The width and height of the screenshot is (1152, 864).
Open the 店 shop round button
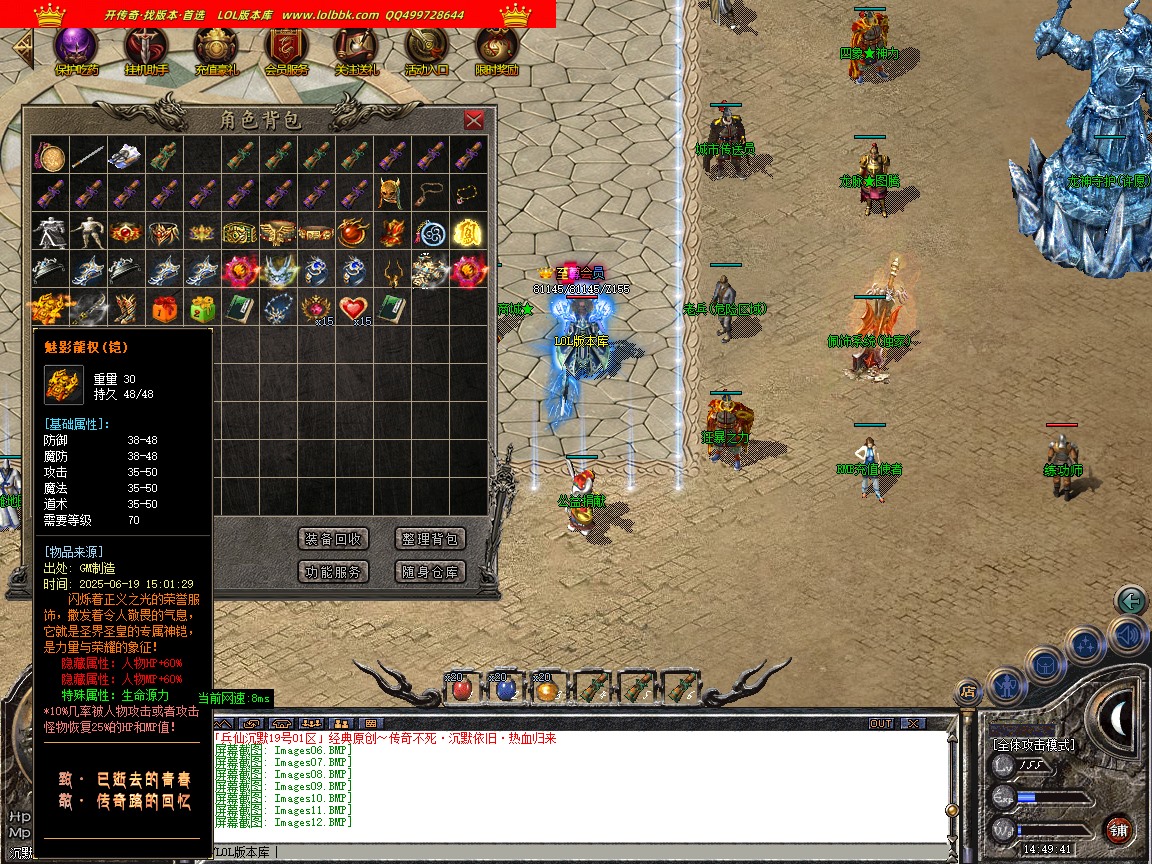(967, 690)
